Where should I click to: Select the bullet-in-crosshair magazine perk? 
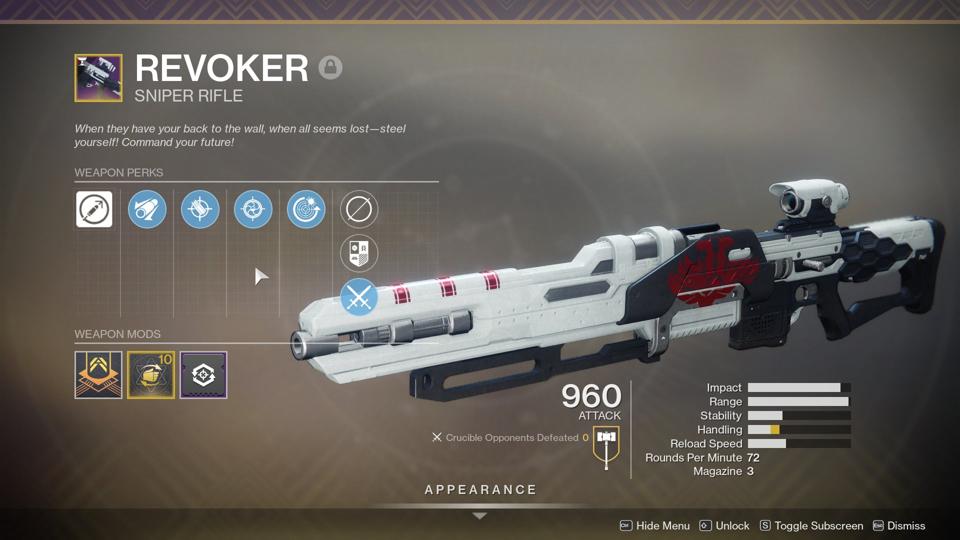(200, 210)
